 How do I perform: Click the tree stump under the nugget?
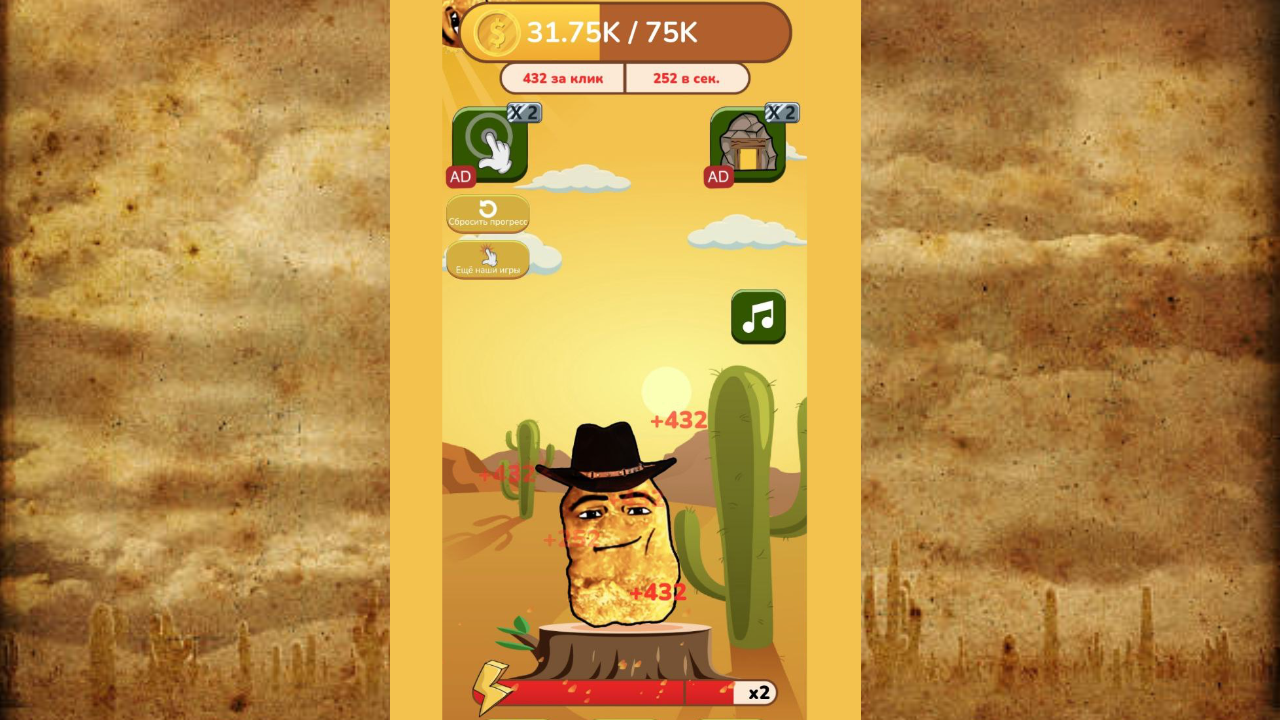[x=625, y=650]
